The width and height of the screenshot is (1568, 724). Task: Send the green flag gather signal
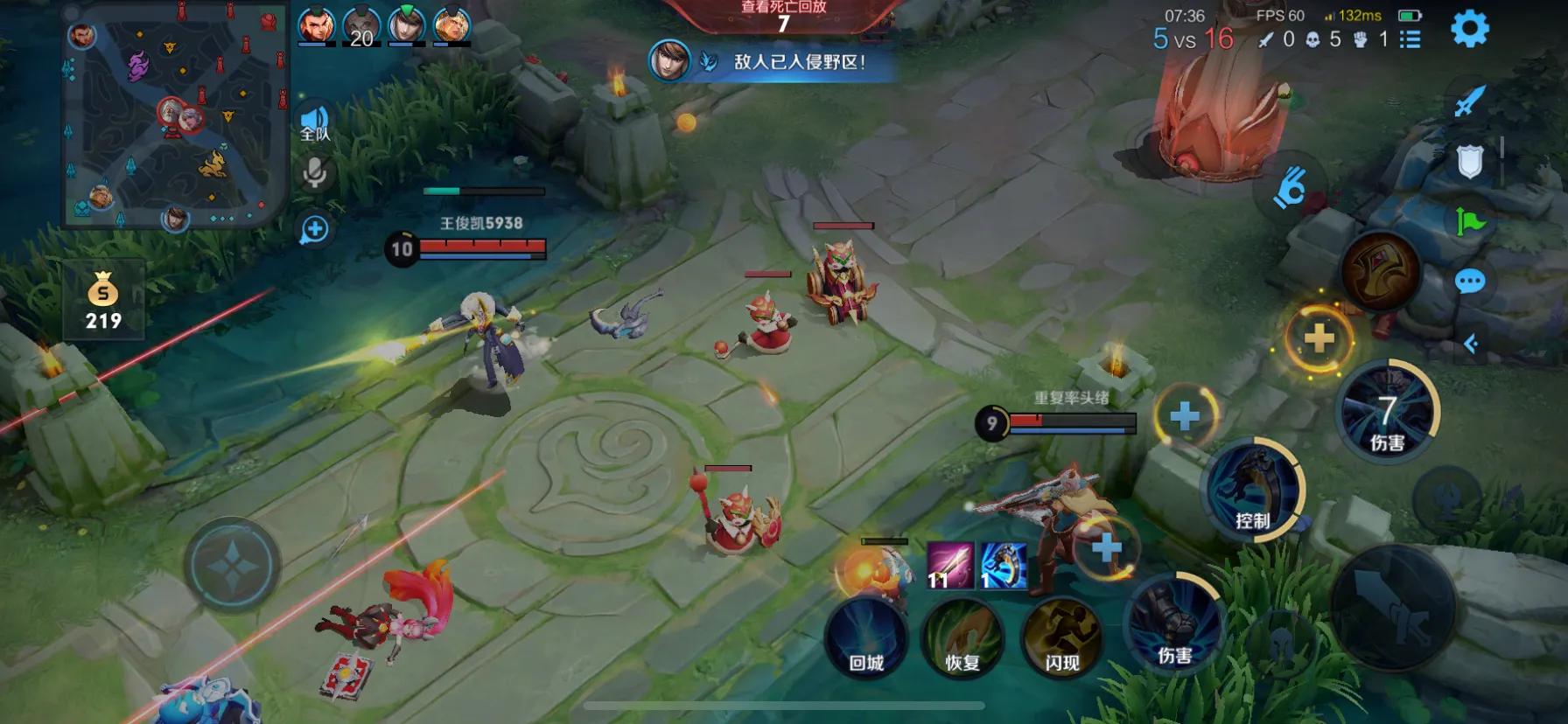[x=1470, y=221]
